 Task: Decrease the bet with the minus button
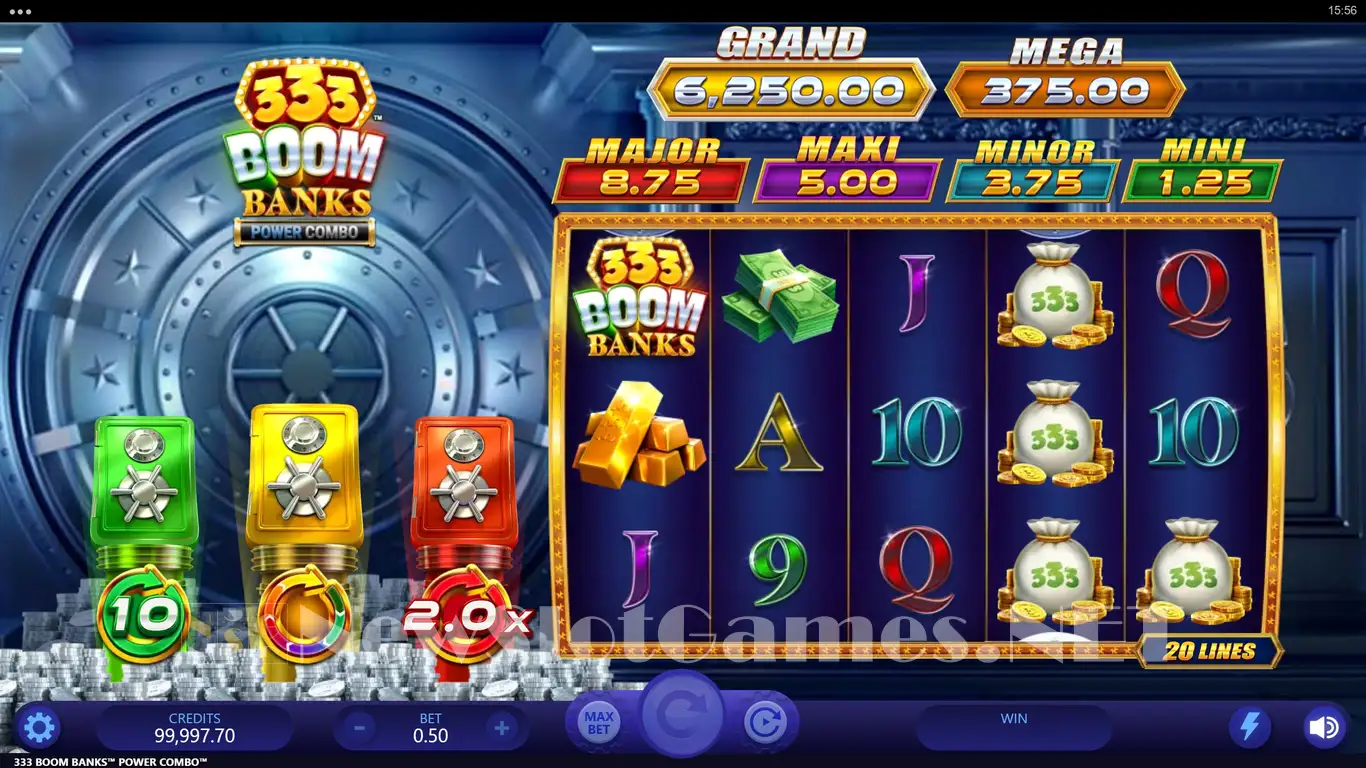pyautogui.click(x=359, y=727)
